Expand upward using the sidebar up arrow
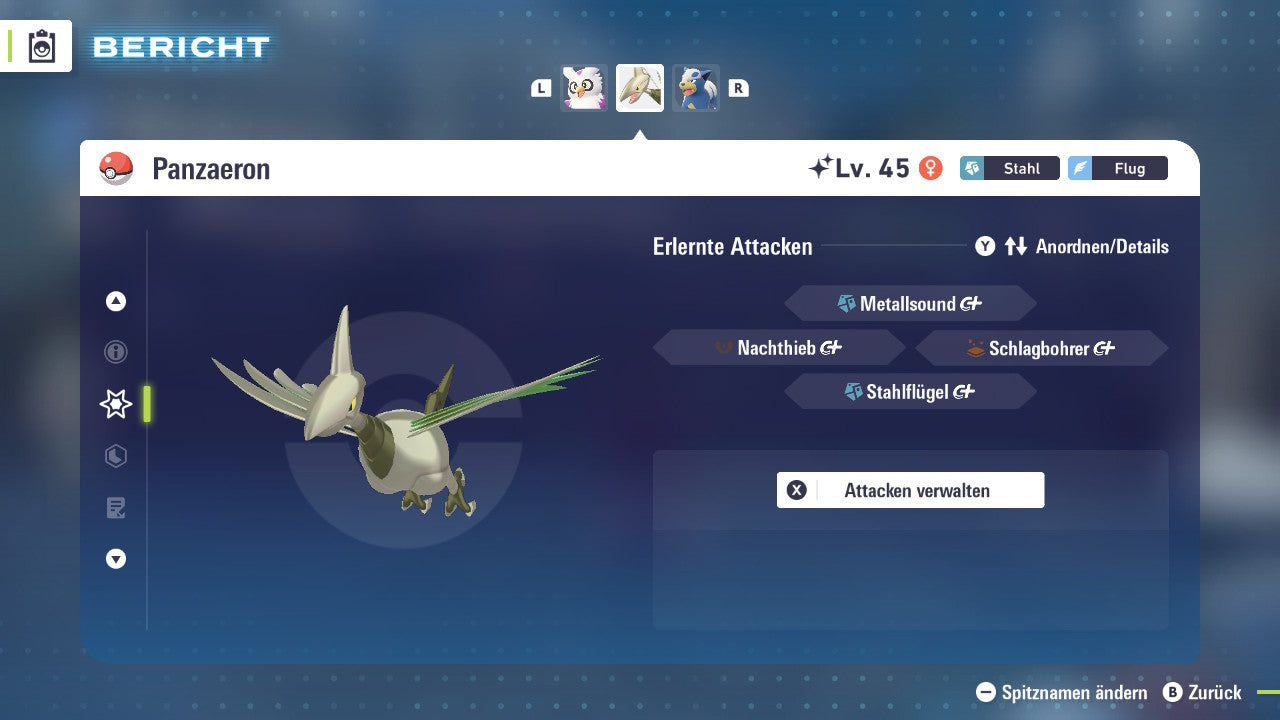 coord(115,300)
